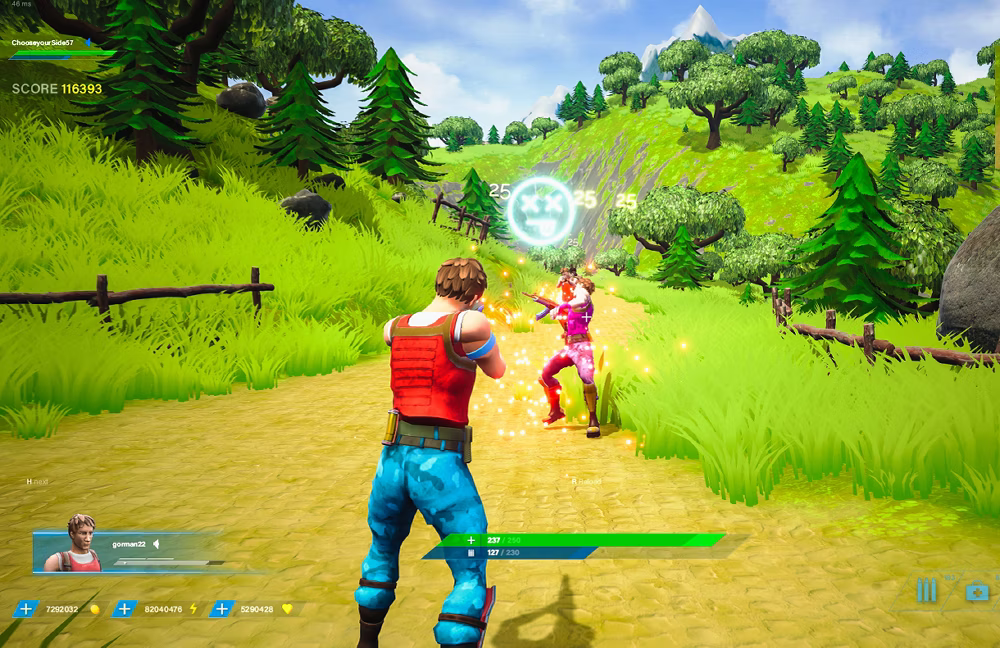
Task: Mute ChooseyourSide57 using the speaker icon
Action: tap(88, 43)
